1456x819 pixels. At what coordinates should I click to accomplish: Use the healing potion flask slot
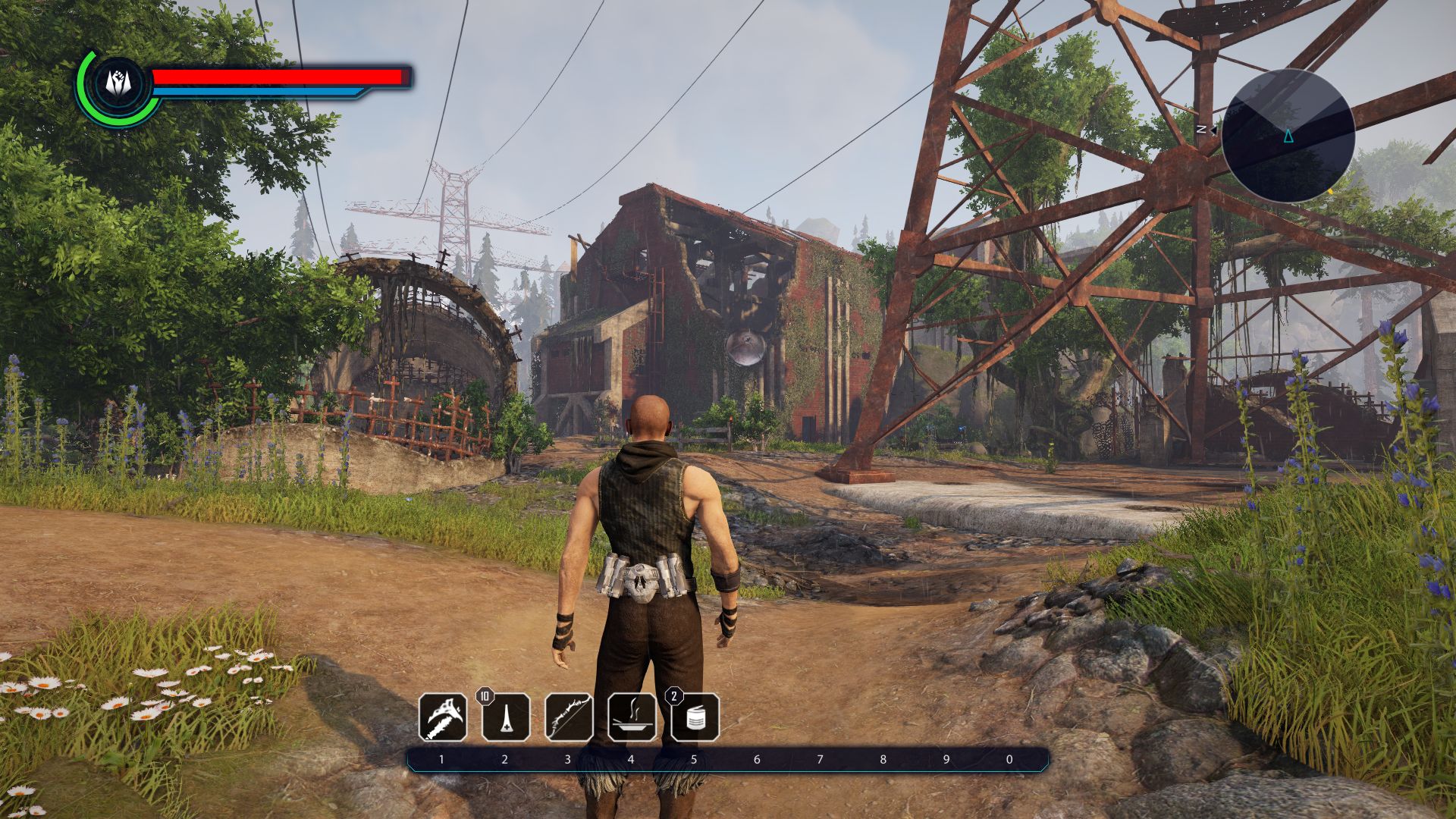[506, 717]
